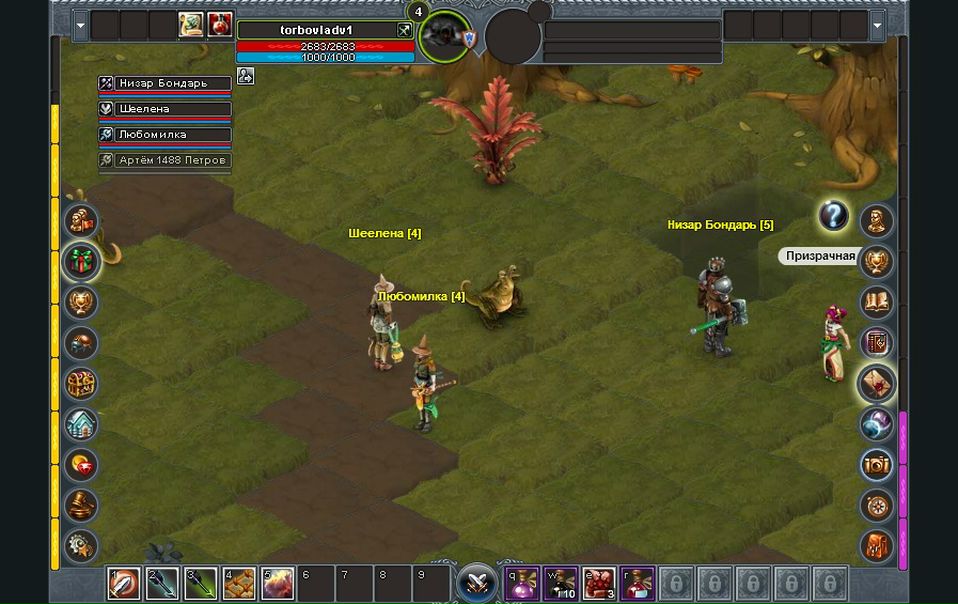Take a screenshot with the camera icon
This screenshot has height=604, width=958.
(x=877, y=464)
